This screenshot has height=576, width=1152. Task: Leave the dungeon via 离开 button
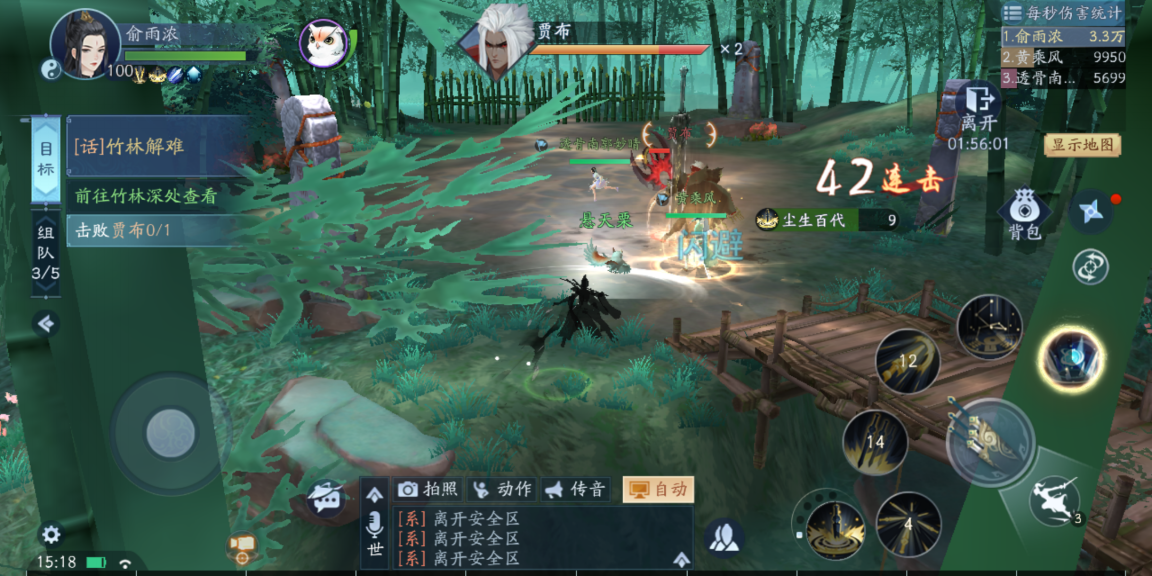978,108
